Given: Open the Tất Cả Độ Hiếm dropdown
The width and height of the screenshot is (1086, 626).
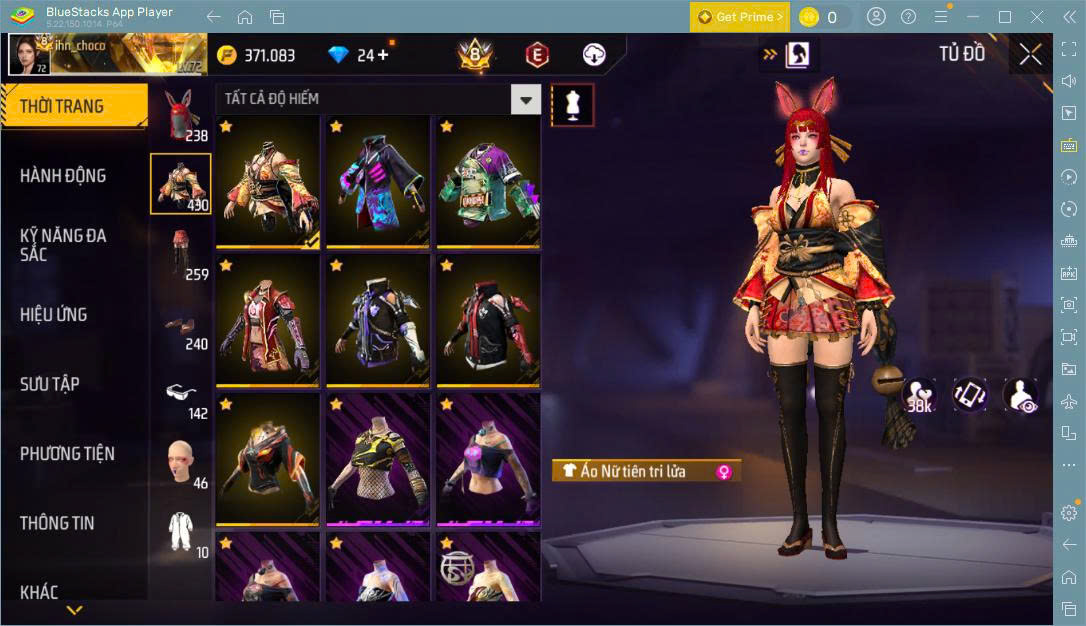Looking at the screenshot, I should (526, 99).
